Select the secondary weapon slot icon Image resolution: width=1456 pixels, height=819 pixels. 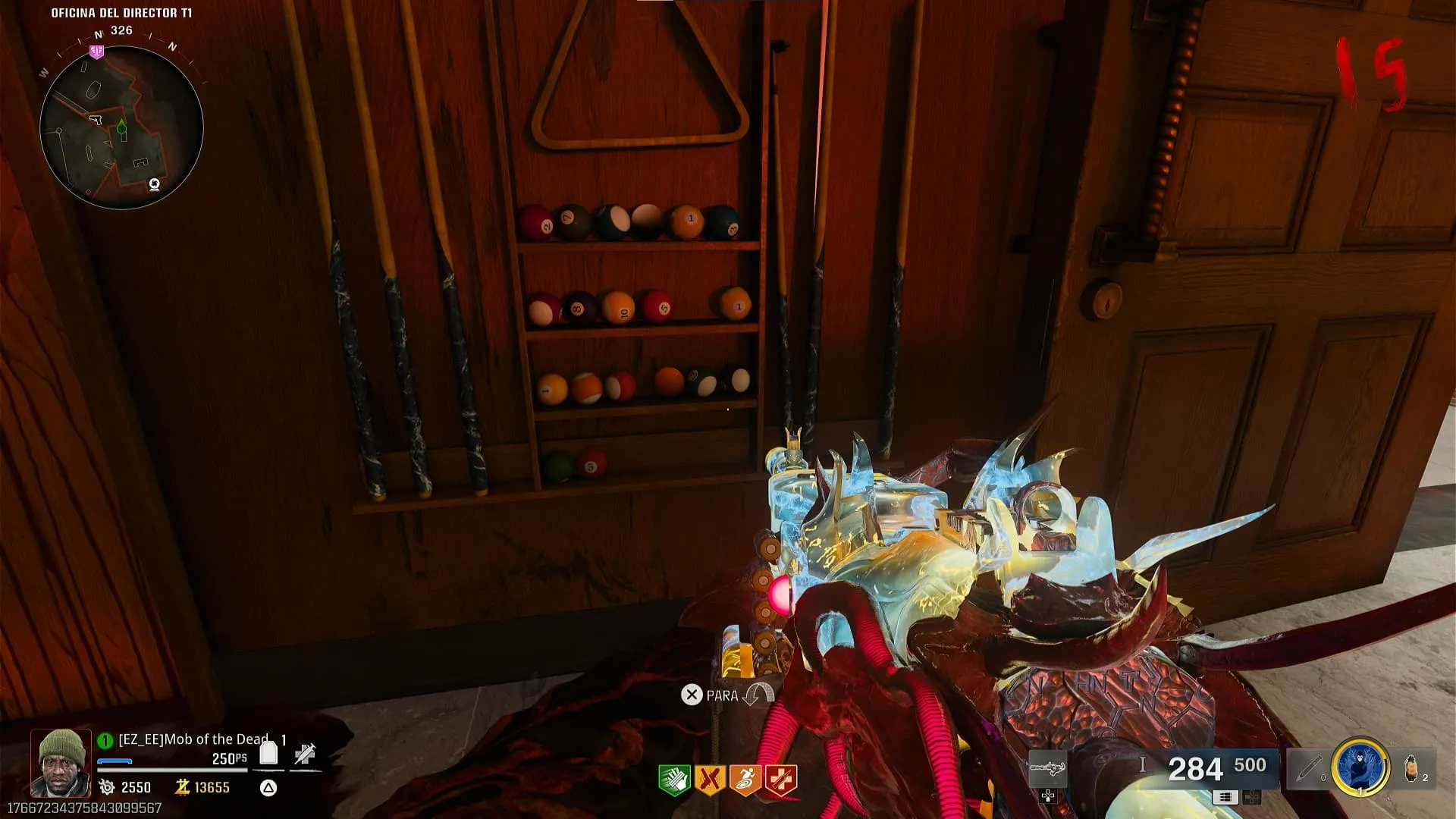pos(1047,769)
